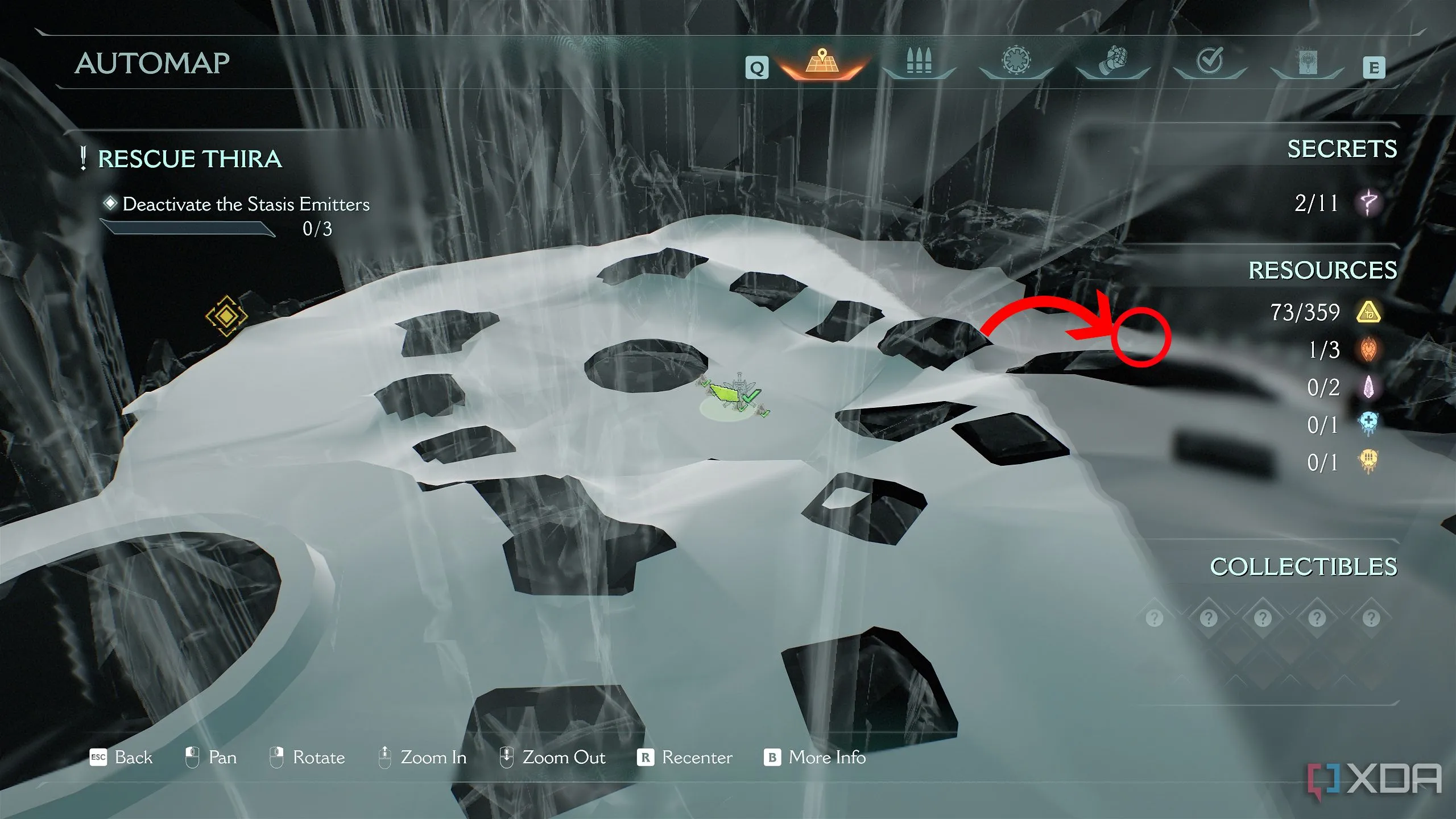This screenshot has height=819, width=1456.
Task: Show the codex tab at far right
Action: (x=1306, y=63)
